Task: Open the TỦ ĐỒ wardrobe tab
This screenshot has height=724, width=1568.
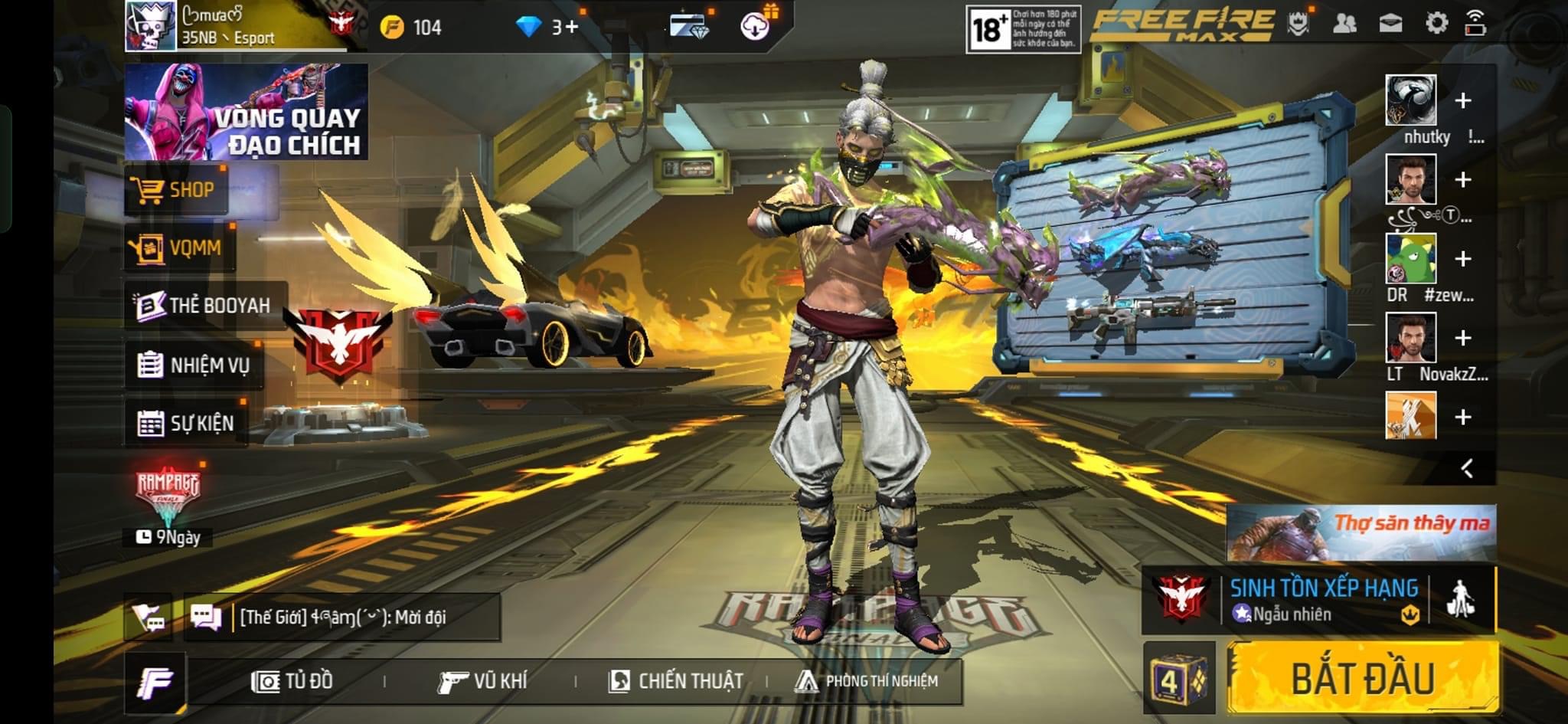Action: pos(292,680)
